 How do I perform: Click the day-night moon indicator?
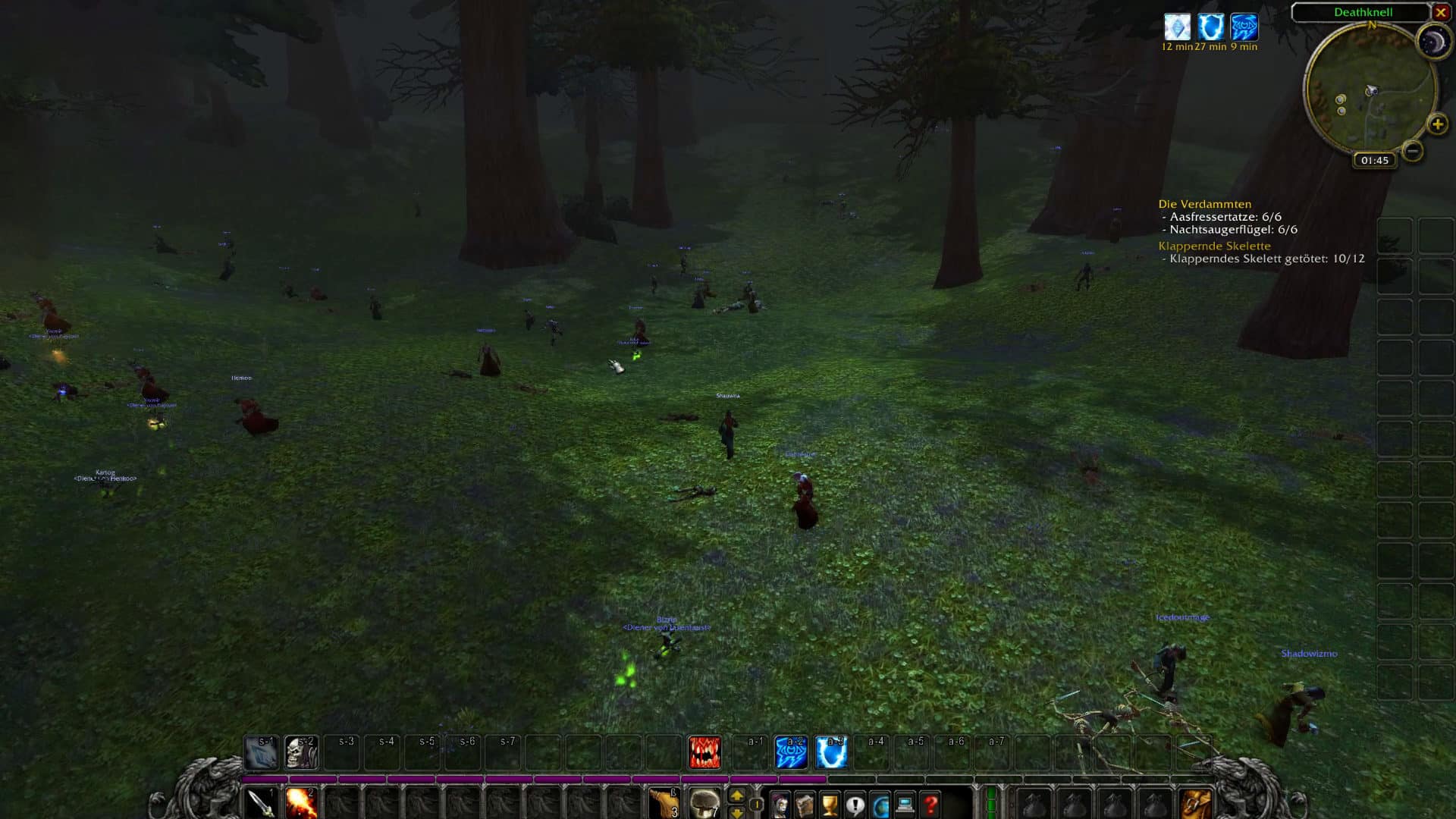(1432, 42)
